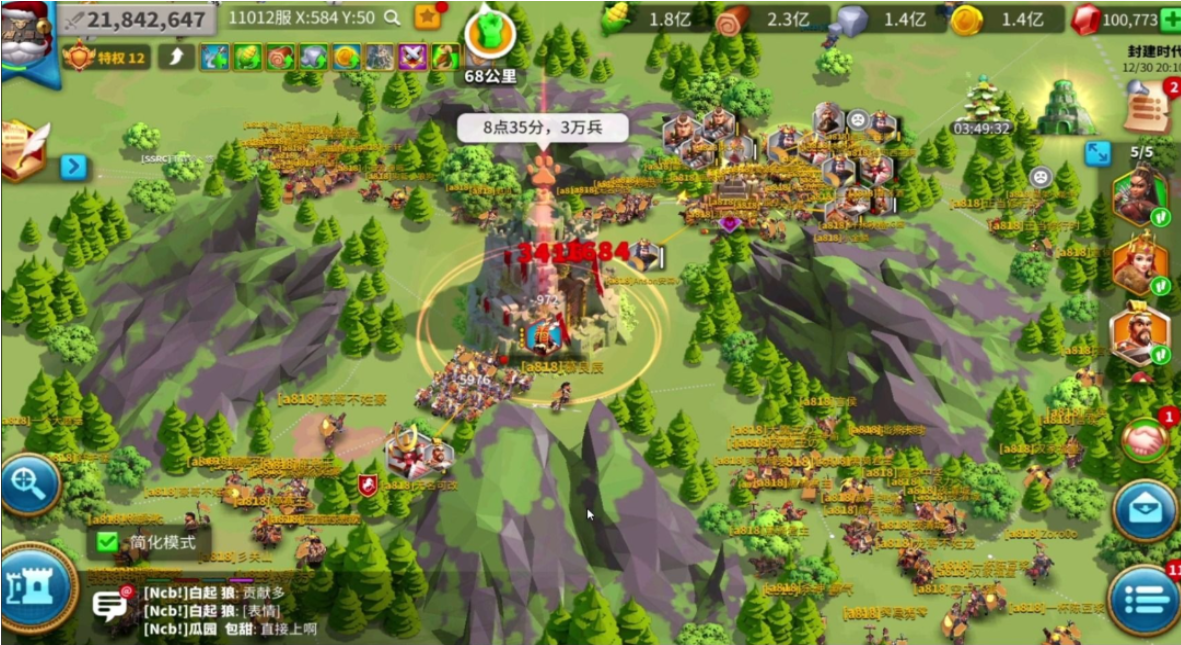
Task: Open the chat message box
Action: coord(110,605)
